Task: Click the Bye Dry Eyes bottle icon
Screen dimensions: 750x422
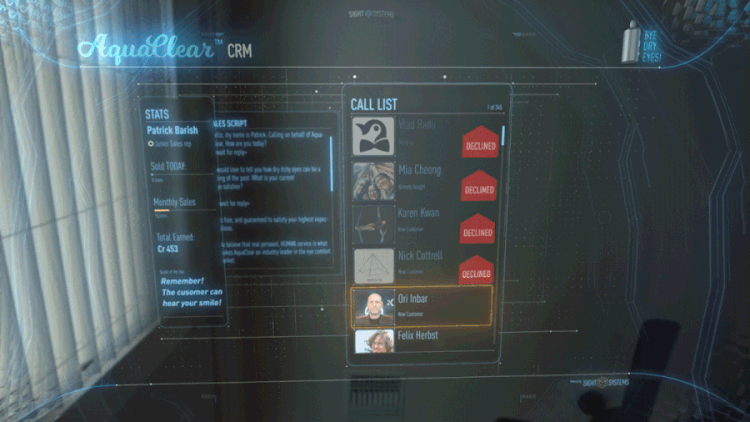Action: pyautogui.click(x=631, y=42)
